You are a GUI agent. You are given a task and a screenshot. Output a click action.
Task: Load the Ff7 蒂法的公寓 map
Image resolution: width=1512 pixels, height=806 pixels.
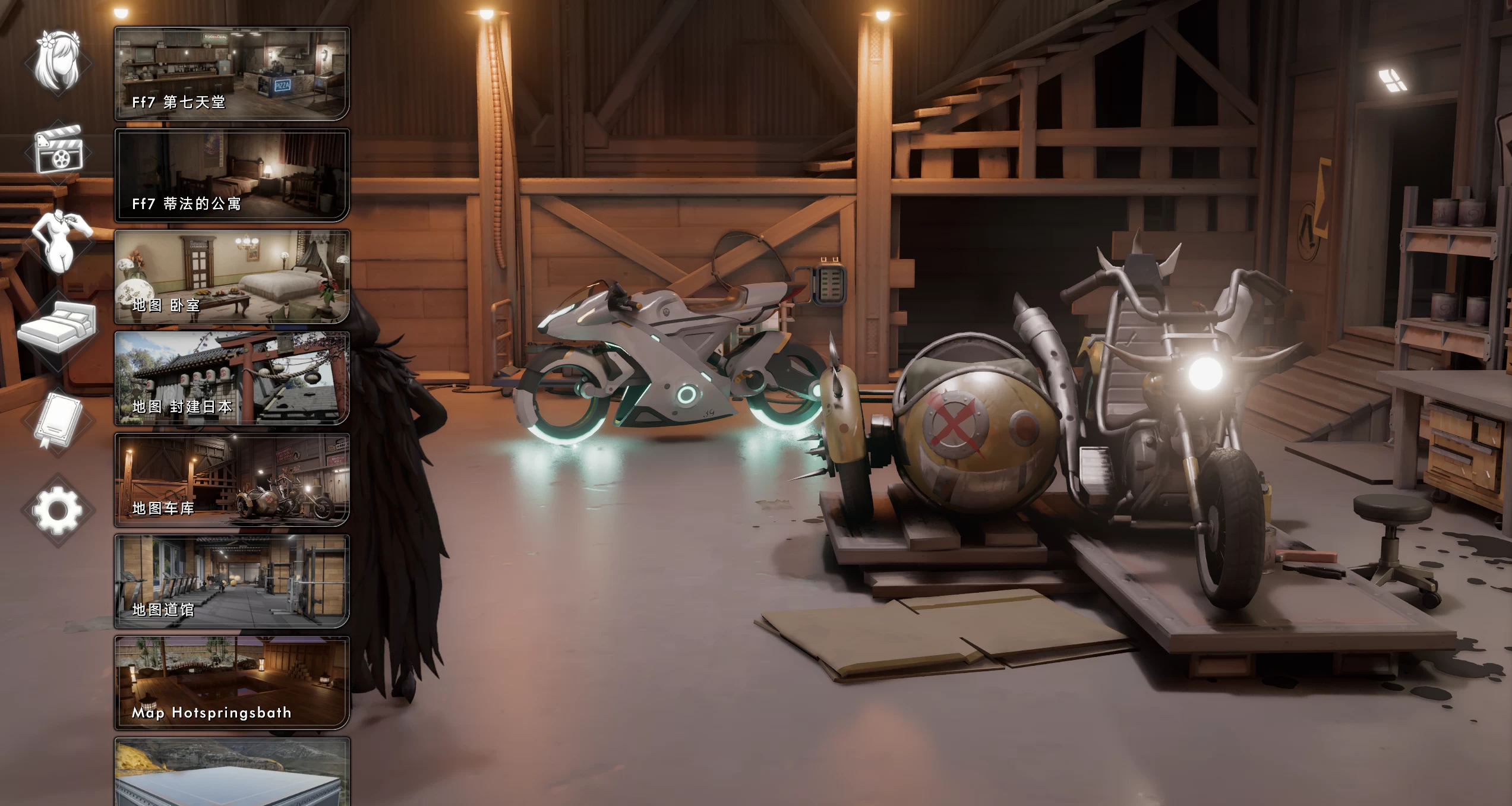click(x=232, y=175)
